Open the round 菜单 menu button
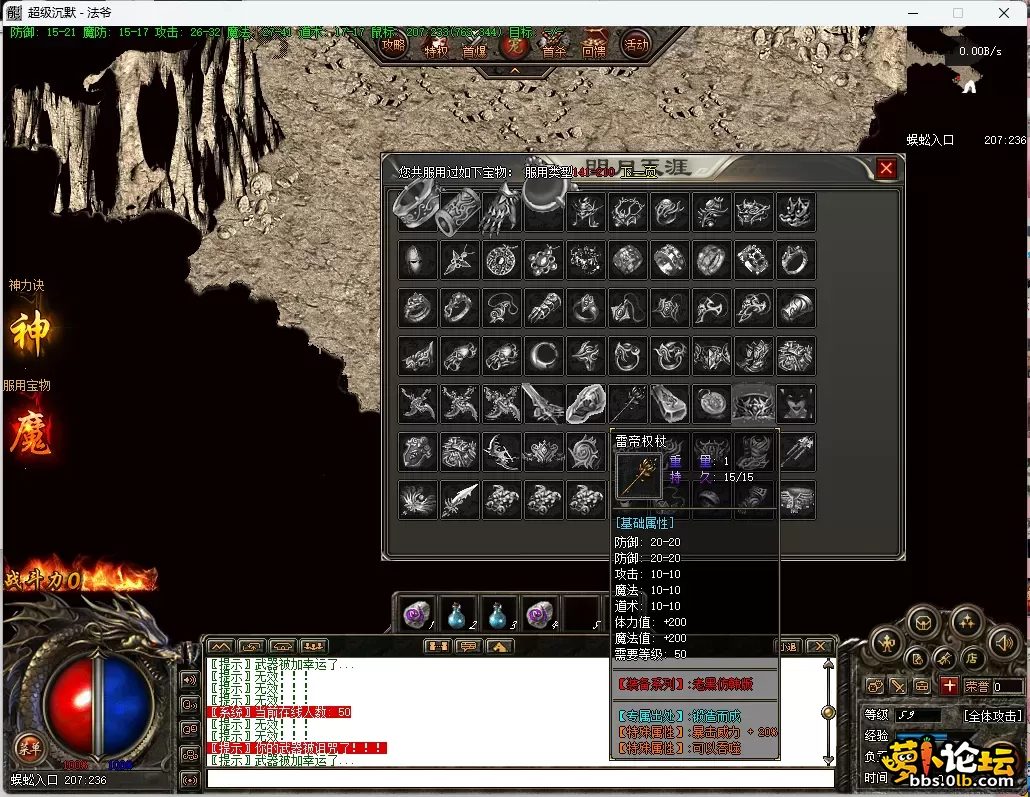Screen dimensions: 1030x797 click(29, 746)
